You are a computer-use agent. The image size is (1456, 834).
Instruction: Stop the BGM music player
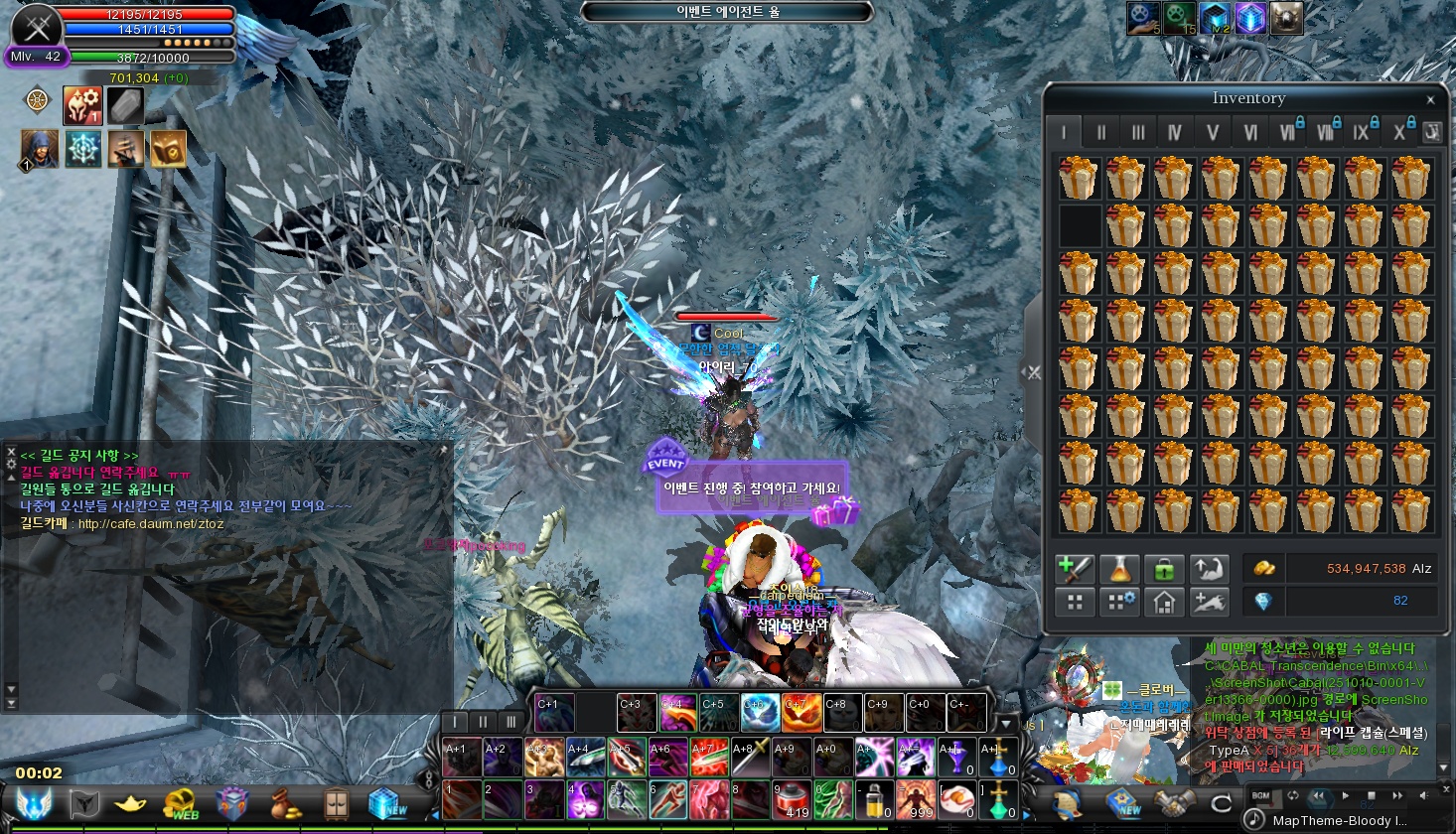(x=1372, y=795)
